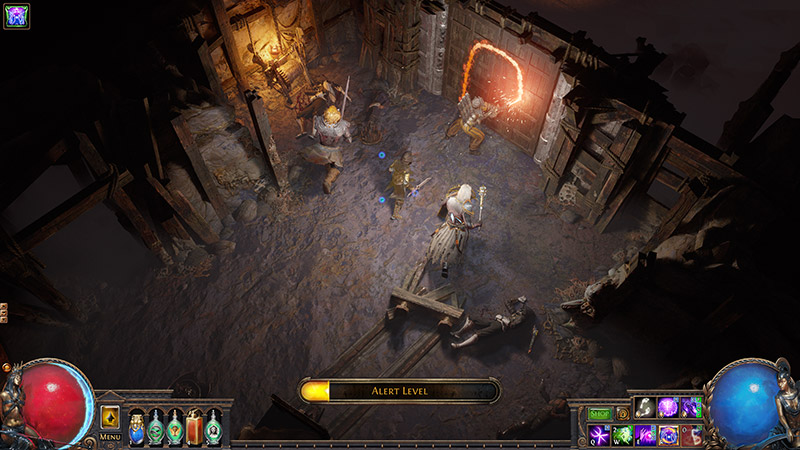The width and height of the screenshot is (800, 450).
Task: Use the blue mana flask
Action: click(x=137, y=427)
